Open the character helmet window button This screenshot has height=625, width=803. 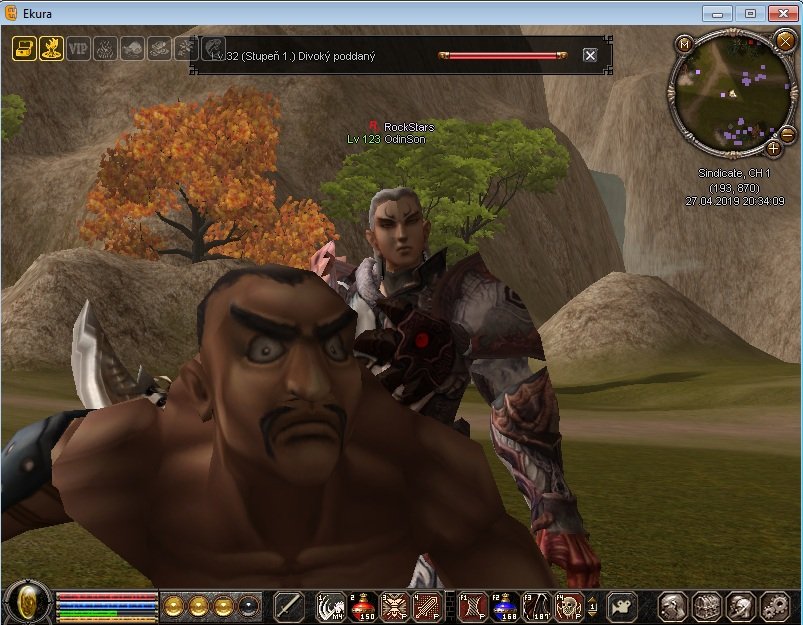[673, 606]
